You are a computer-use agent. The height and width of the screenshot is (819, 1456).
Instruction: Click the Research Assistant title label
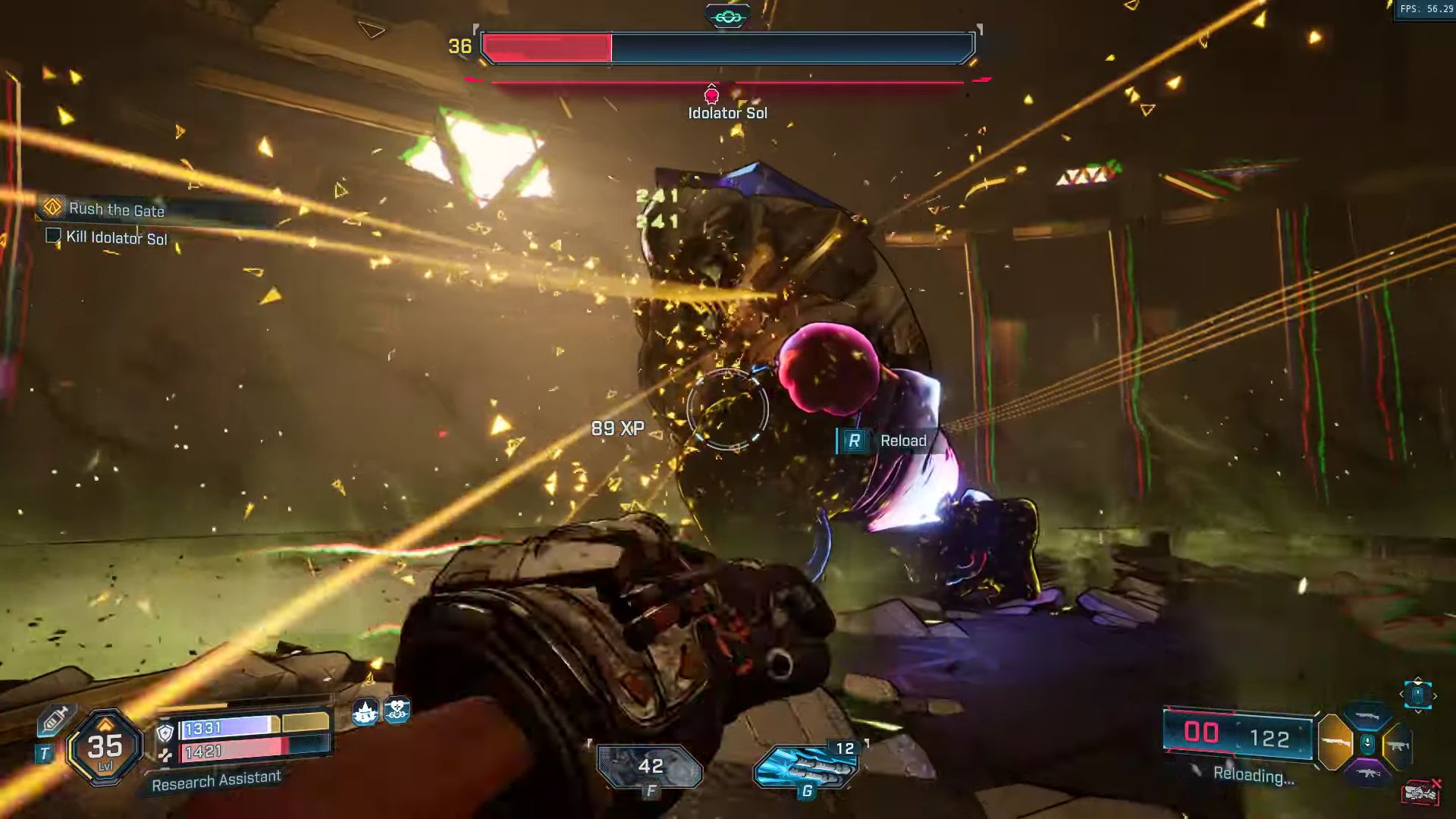tap(216, 780)
